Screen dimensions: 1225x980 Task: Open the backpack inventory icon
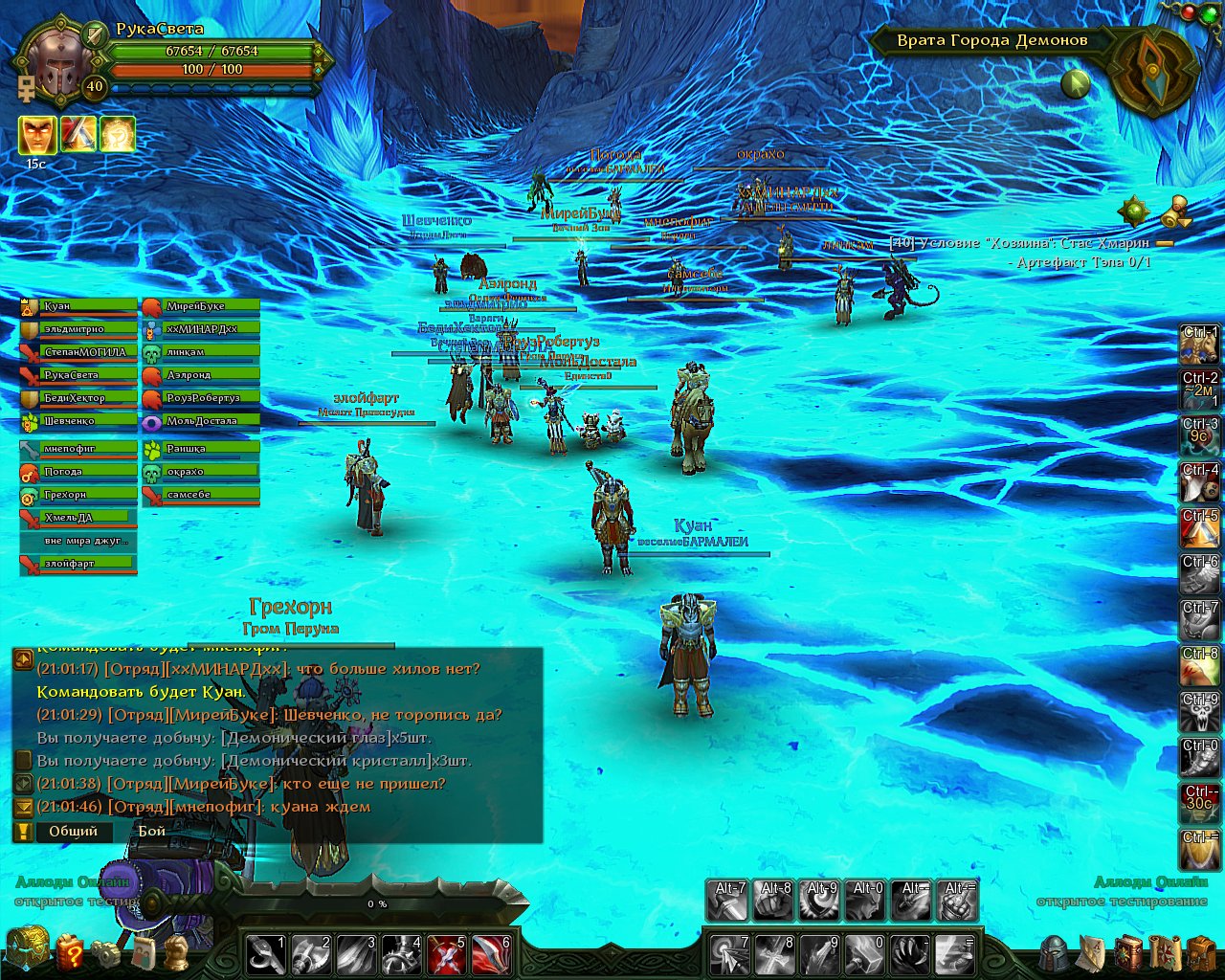coord(1201,953)
